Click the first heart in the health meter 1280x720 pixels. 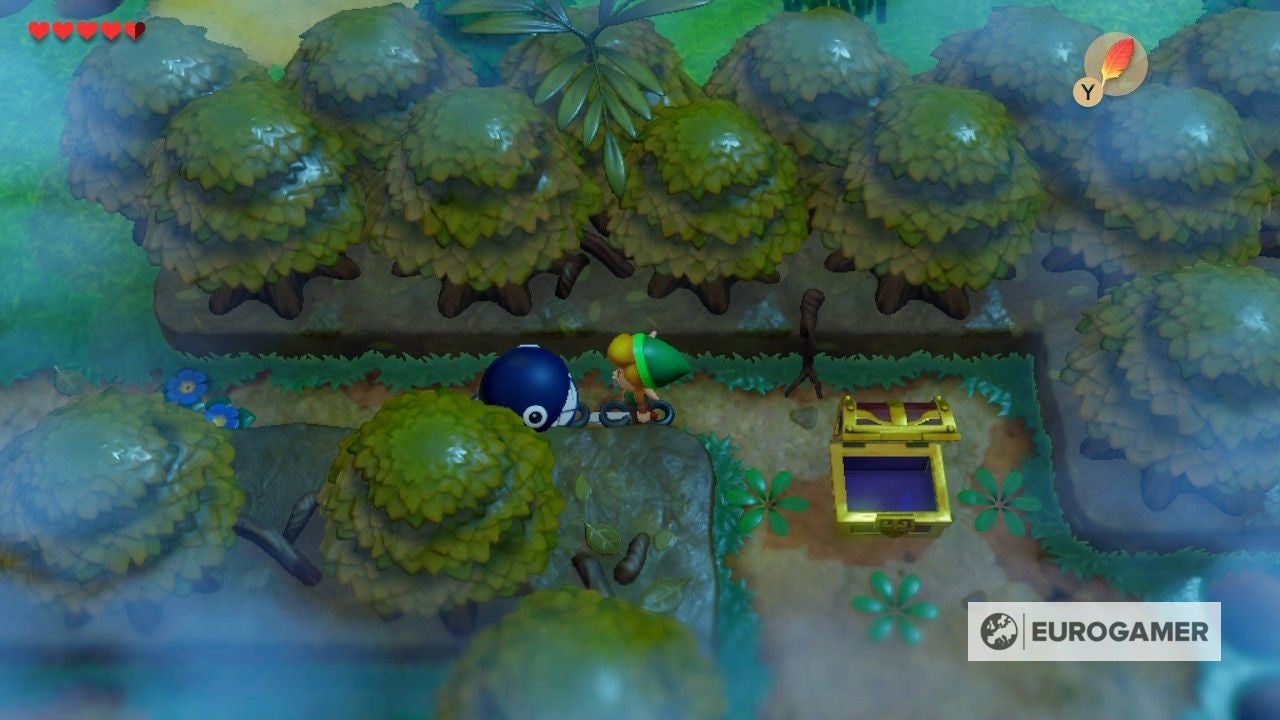coord(37,30)
